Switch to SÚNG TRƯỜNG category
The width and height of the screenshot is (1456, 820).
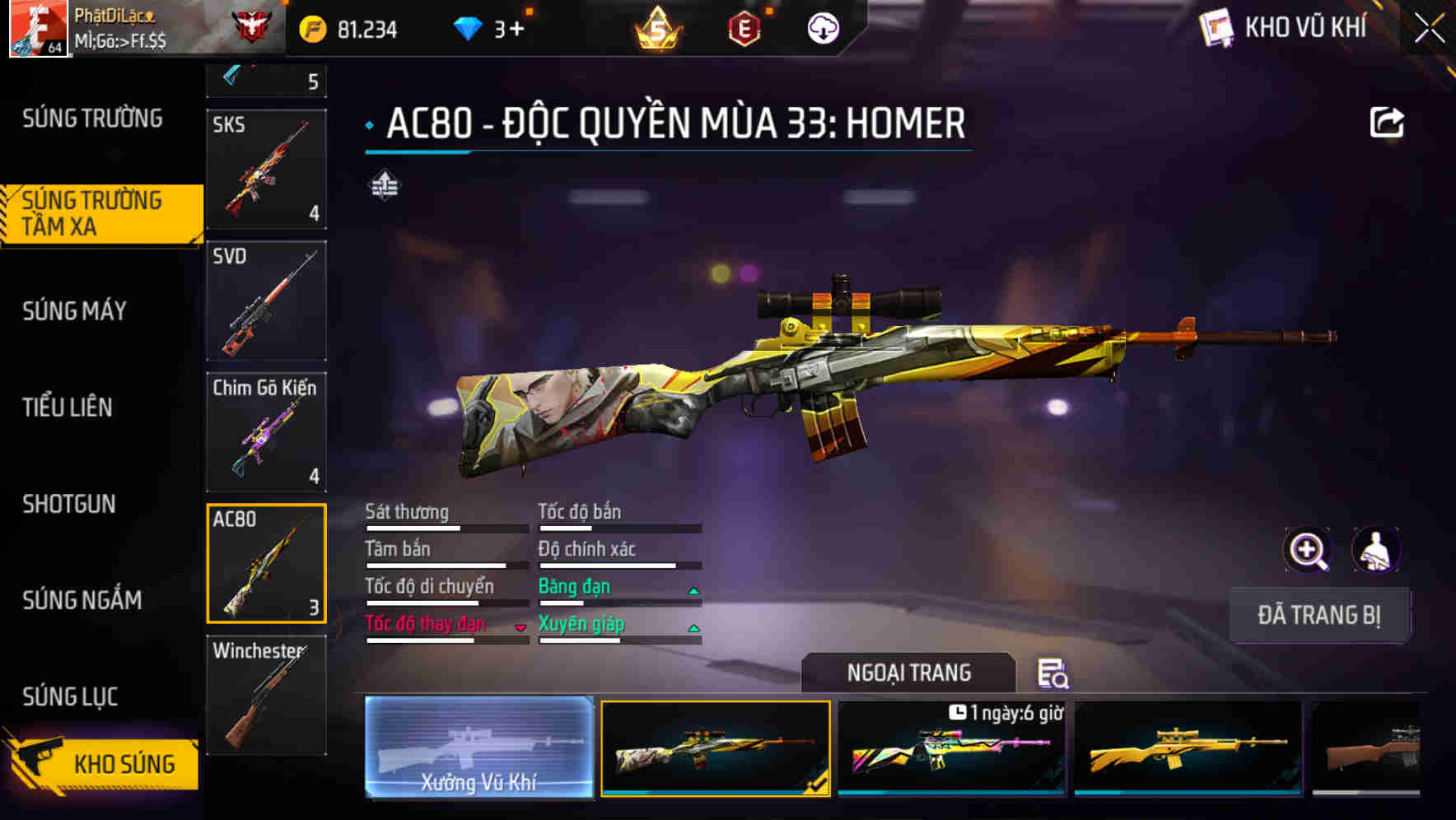tap(91, 118)
